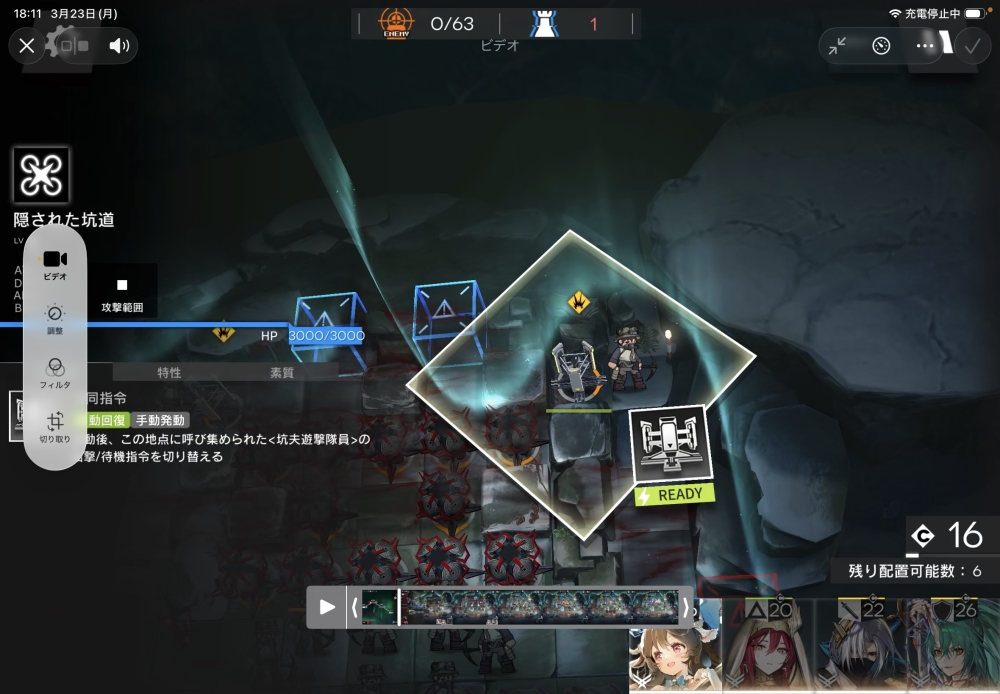The width and height of the screenshot is (1000, 694).
Task: Switch to the 素質 tab
Action: pos(282,373)
